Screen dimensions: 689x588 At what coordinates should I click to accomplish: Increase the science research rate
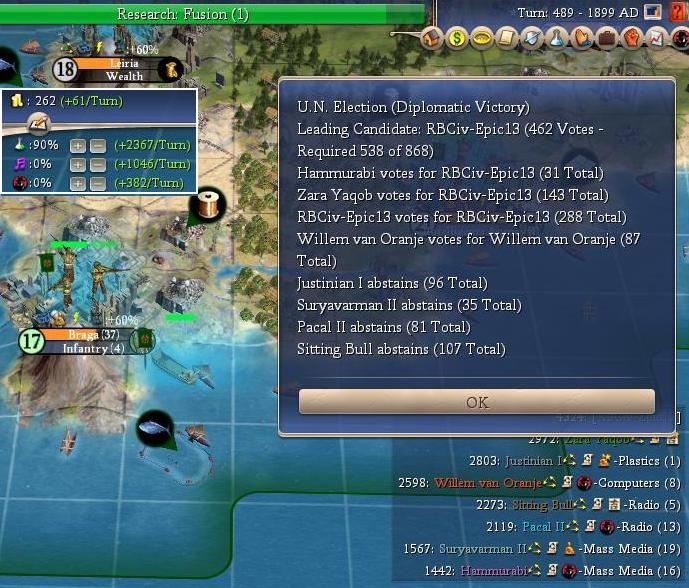78,145
